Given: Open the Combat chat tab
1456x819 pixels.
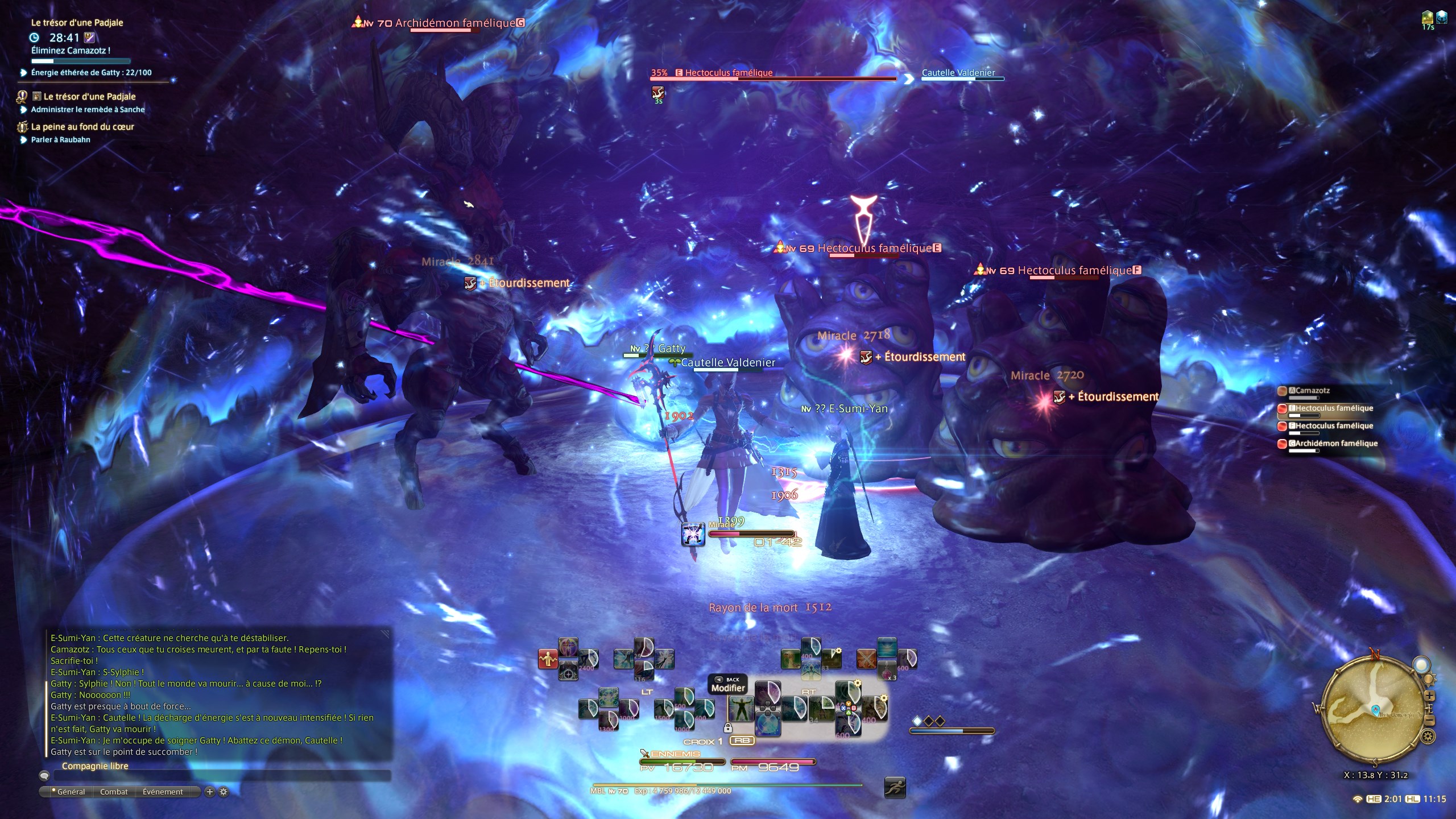Looking at the screenshot, I should click(x=114, y=792).
